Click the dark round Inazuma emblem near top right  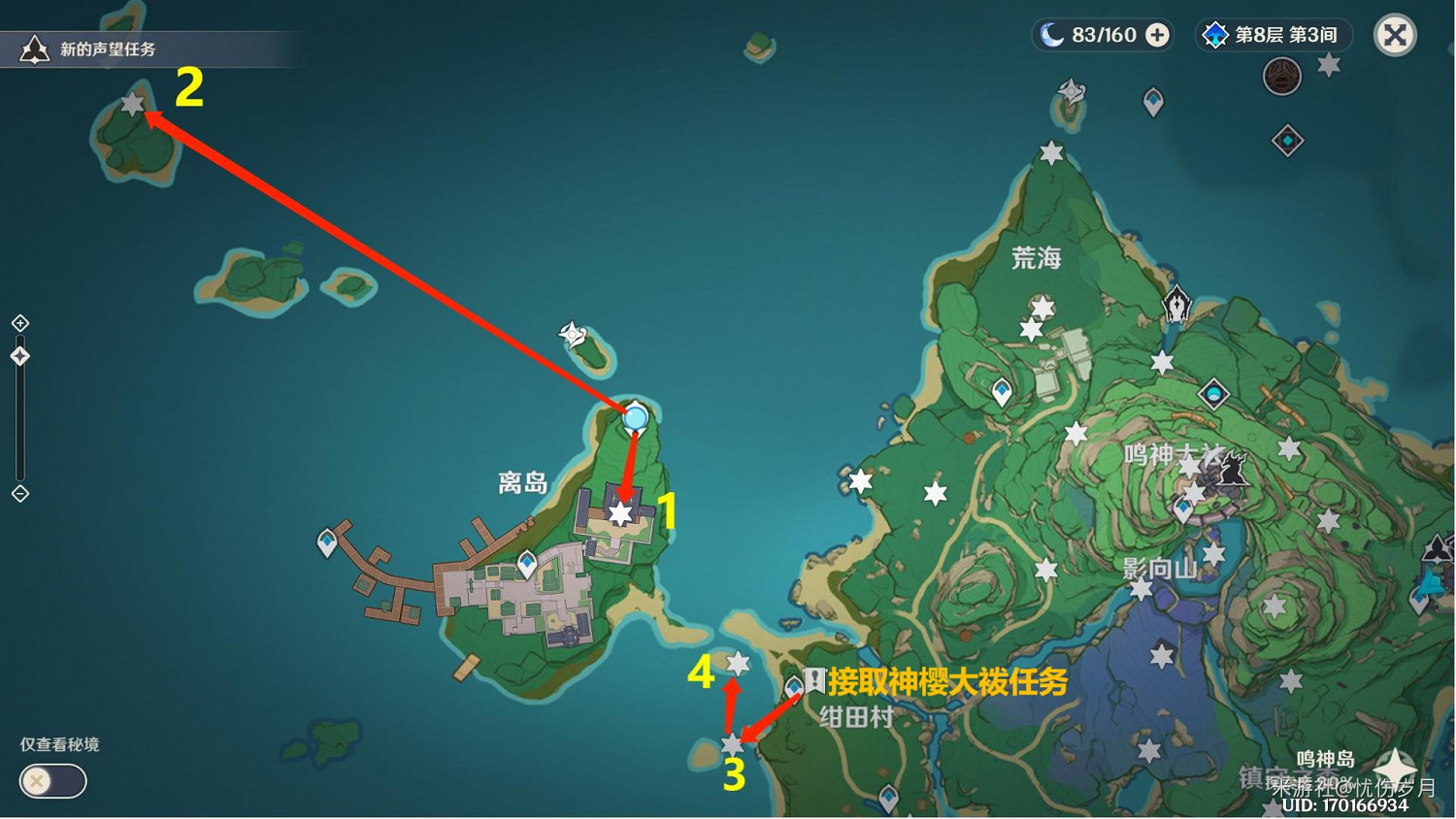click(1283, 77)
